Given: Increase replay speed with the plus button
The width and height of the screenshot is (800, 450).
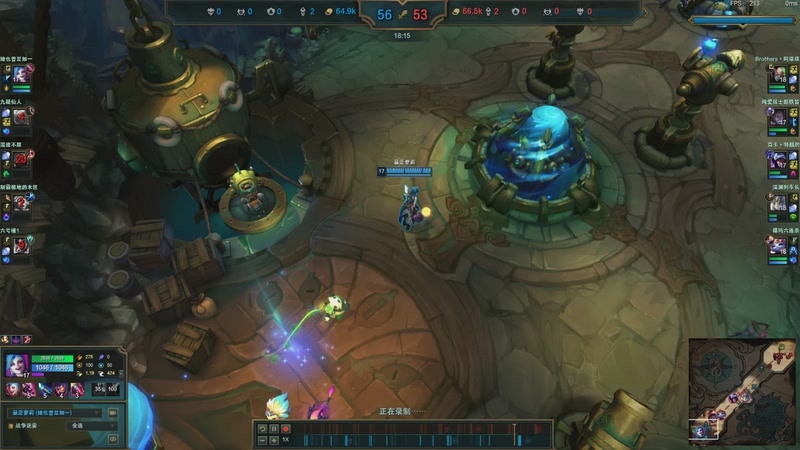Looking at the screenshot, I should click(x=273, y=440).
